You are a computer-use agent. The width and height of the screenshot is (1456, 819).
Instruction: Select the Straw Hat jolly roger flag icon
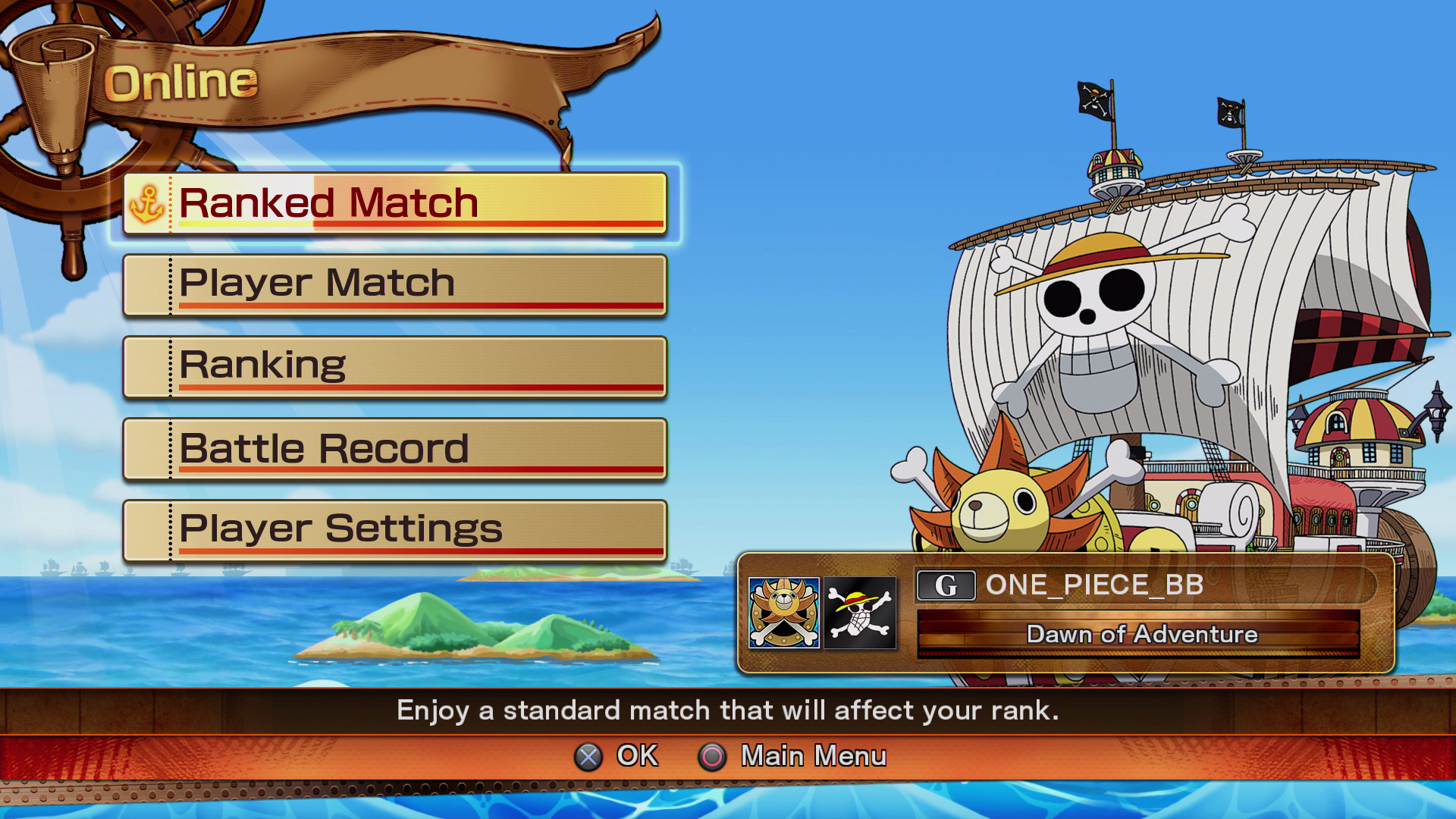click(860, 613)
